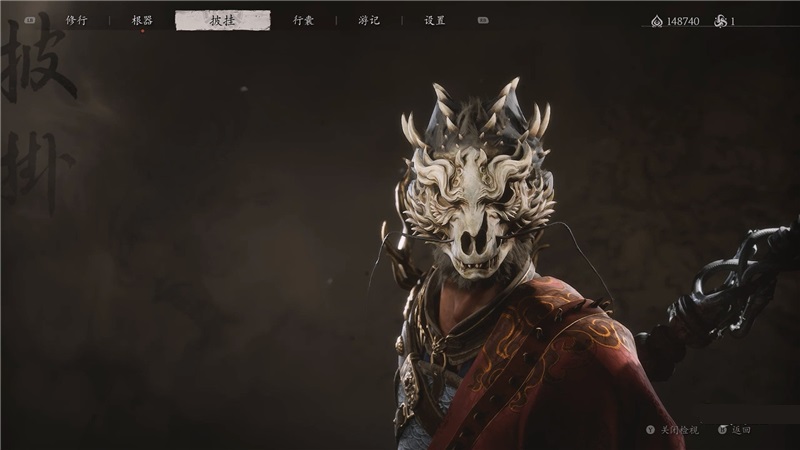Go to the 行囊 inventory tab

coord(303,20)
